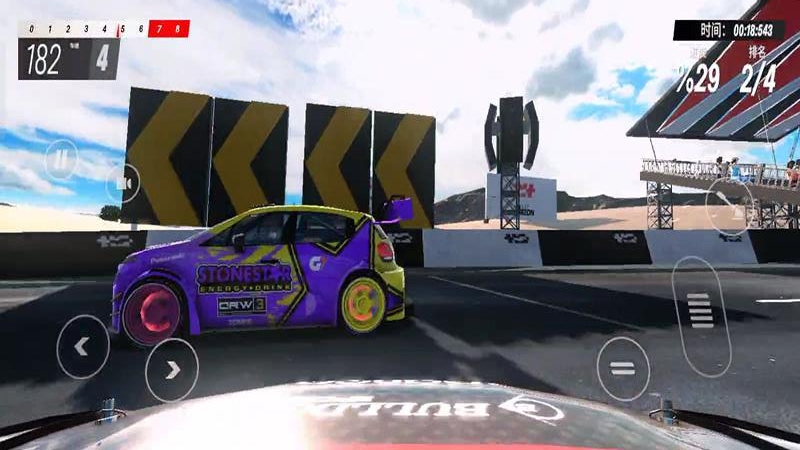Switch the camera view
The height and width of the screenshot is (450, 800).
click(x=123, y=183)
